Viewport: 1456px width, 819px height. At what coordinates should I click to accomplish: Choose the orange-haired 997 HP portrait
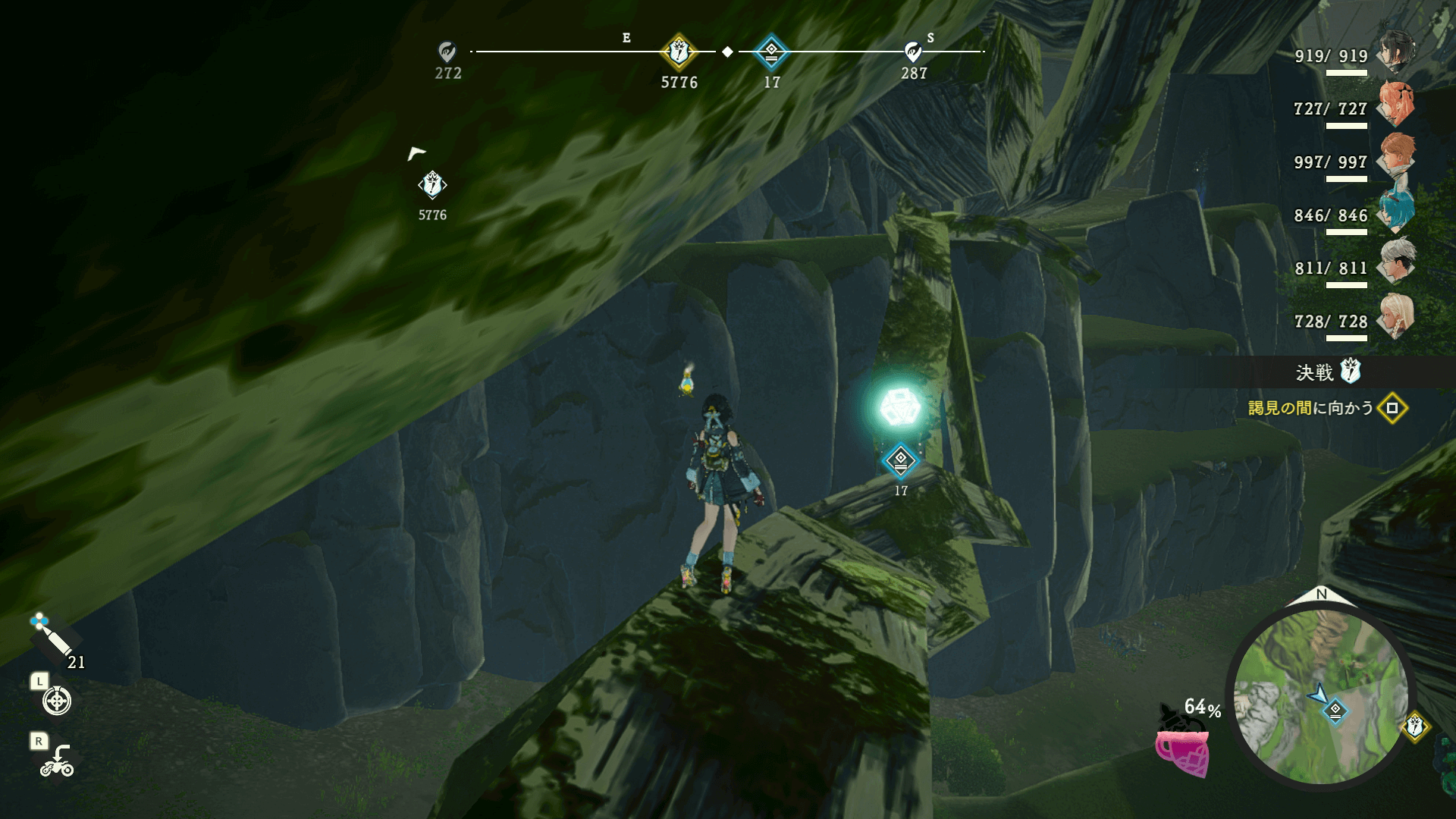(x=1396, y=158)
